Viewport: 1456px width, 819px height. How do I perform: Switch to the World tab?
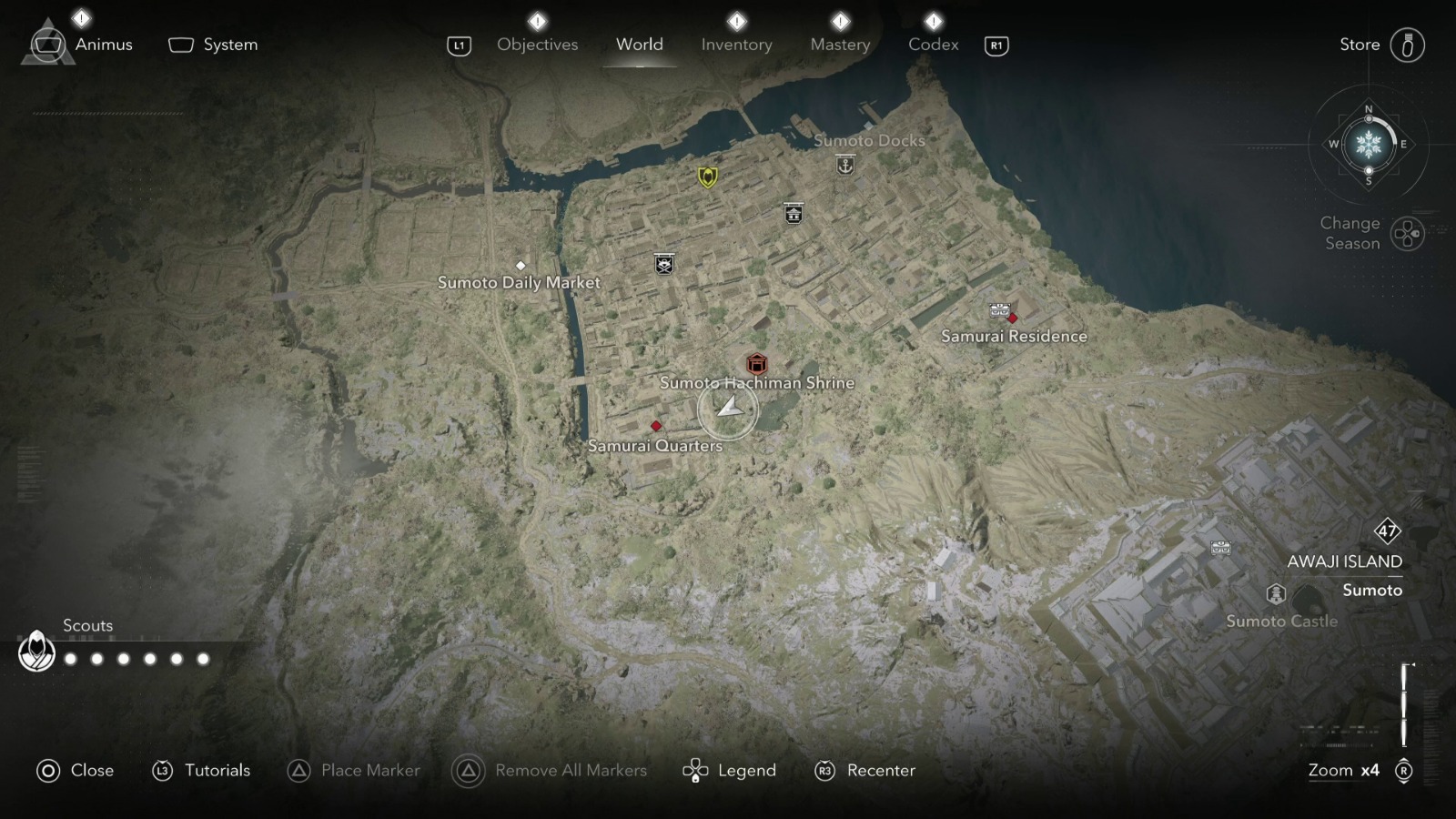tap(640, 45)
